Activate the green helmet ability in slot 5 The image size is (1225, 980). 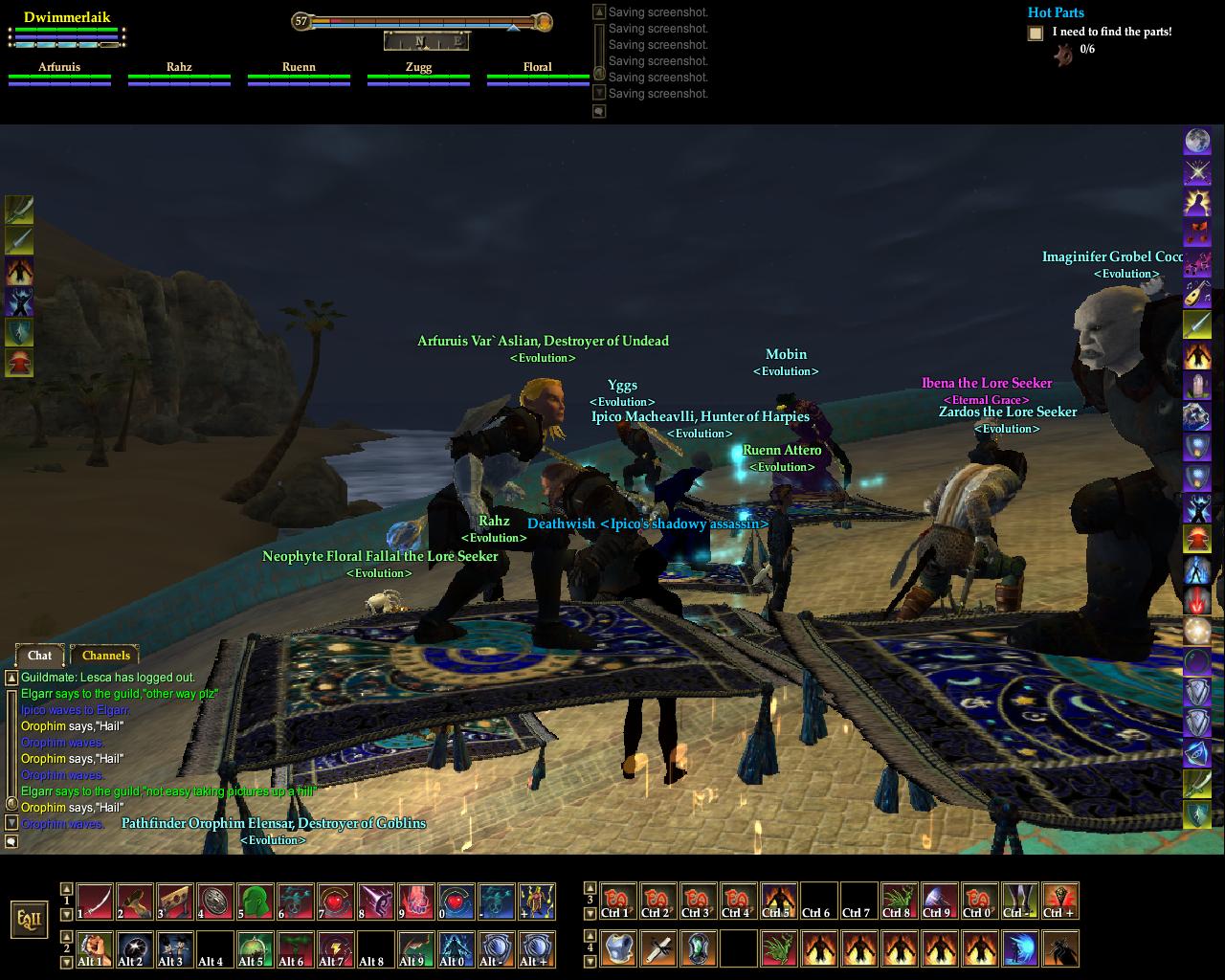pyautogui.click(x=256, y=902)
